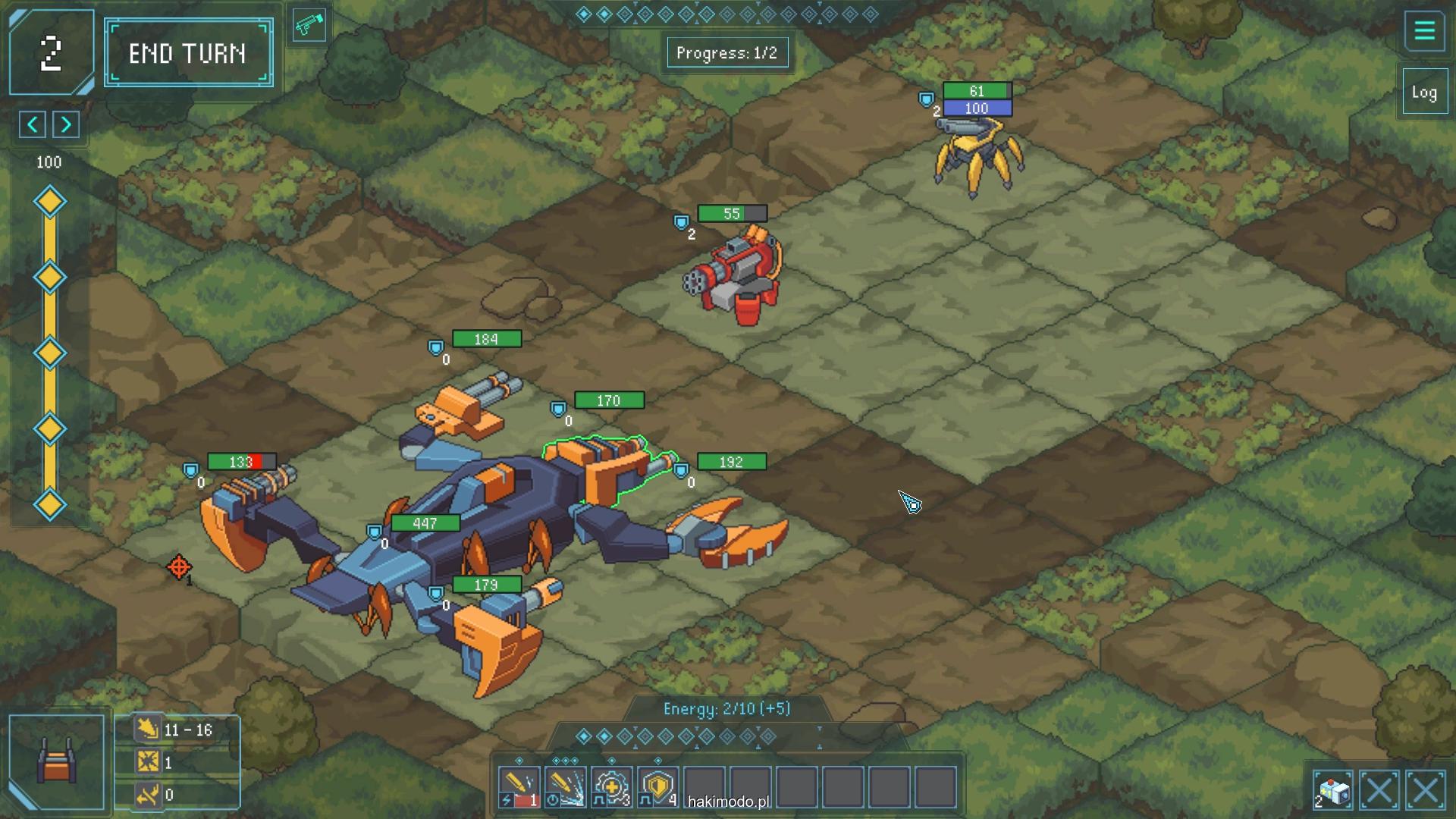End the current turn

pos(188,53)
